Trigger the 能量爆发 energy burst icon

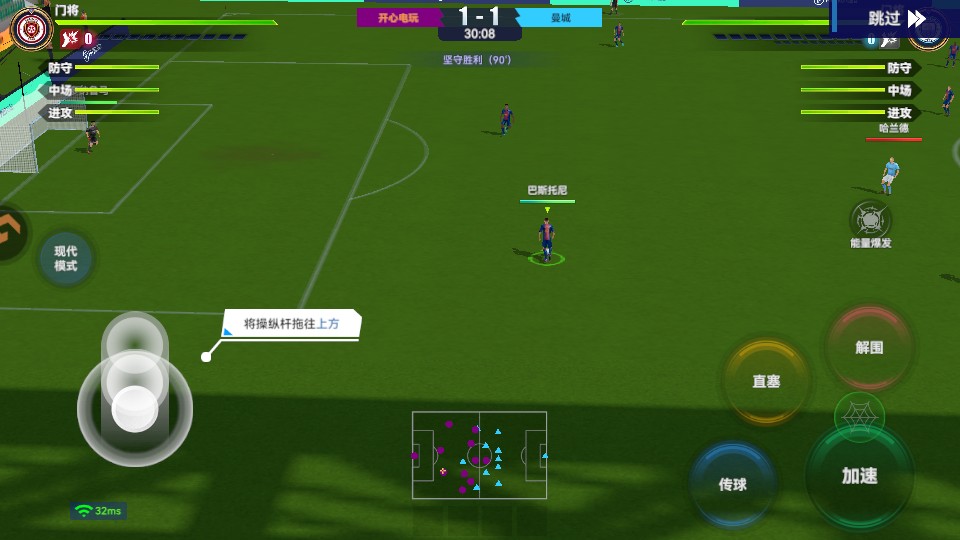870,220
